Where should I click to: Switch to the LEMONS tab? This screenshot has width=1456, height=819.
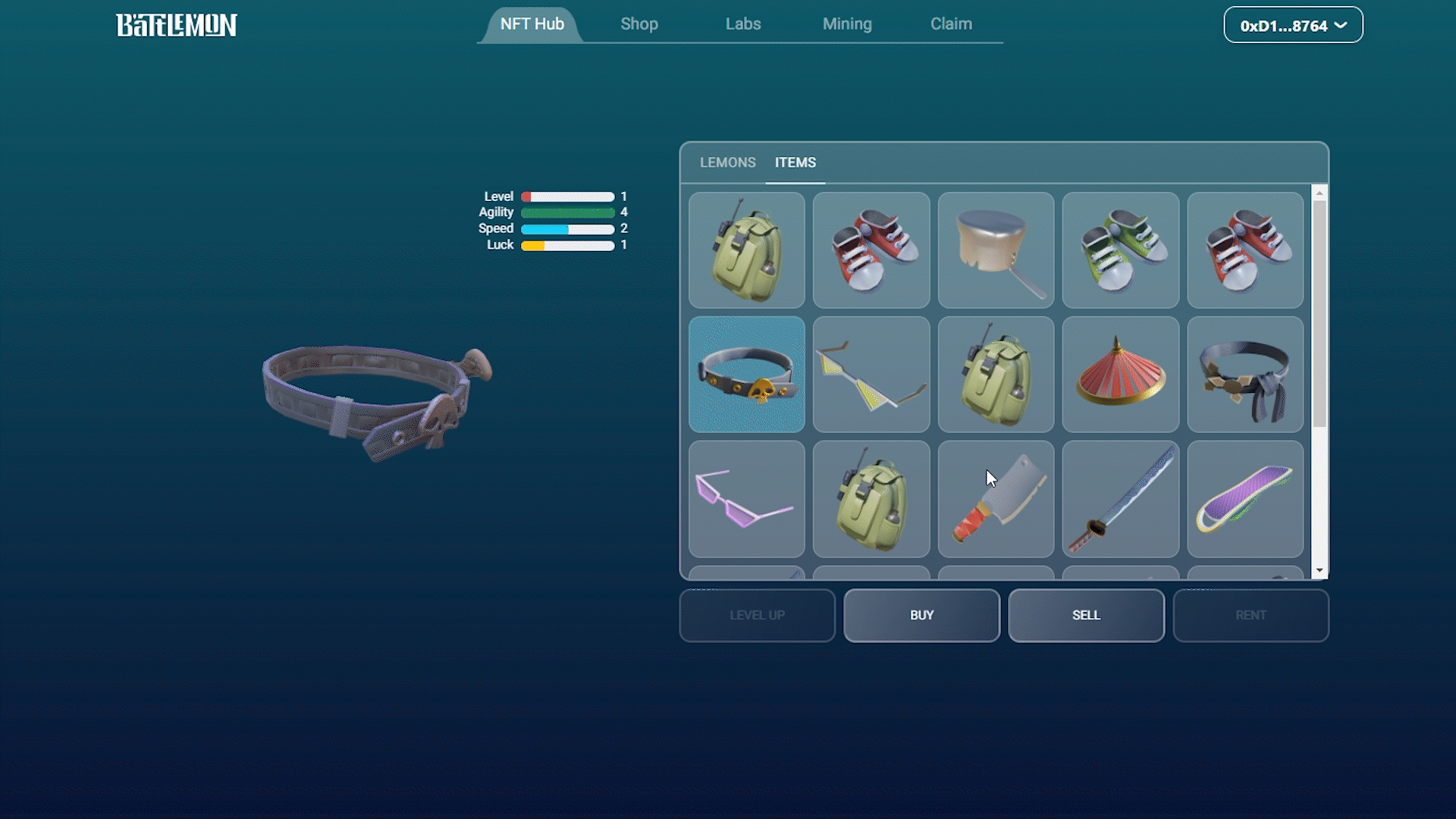[x=727, y=162]
